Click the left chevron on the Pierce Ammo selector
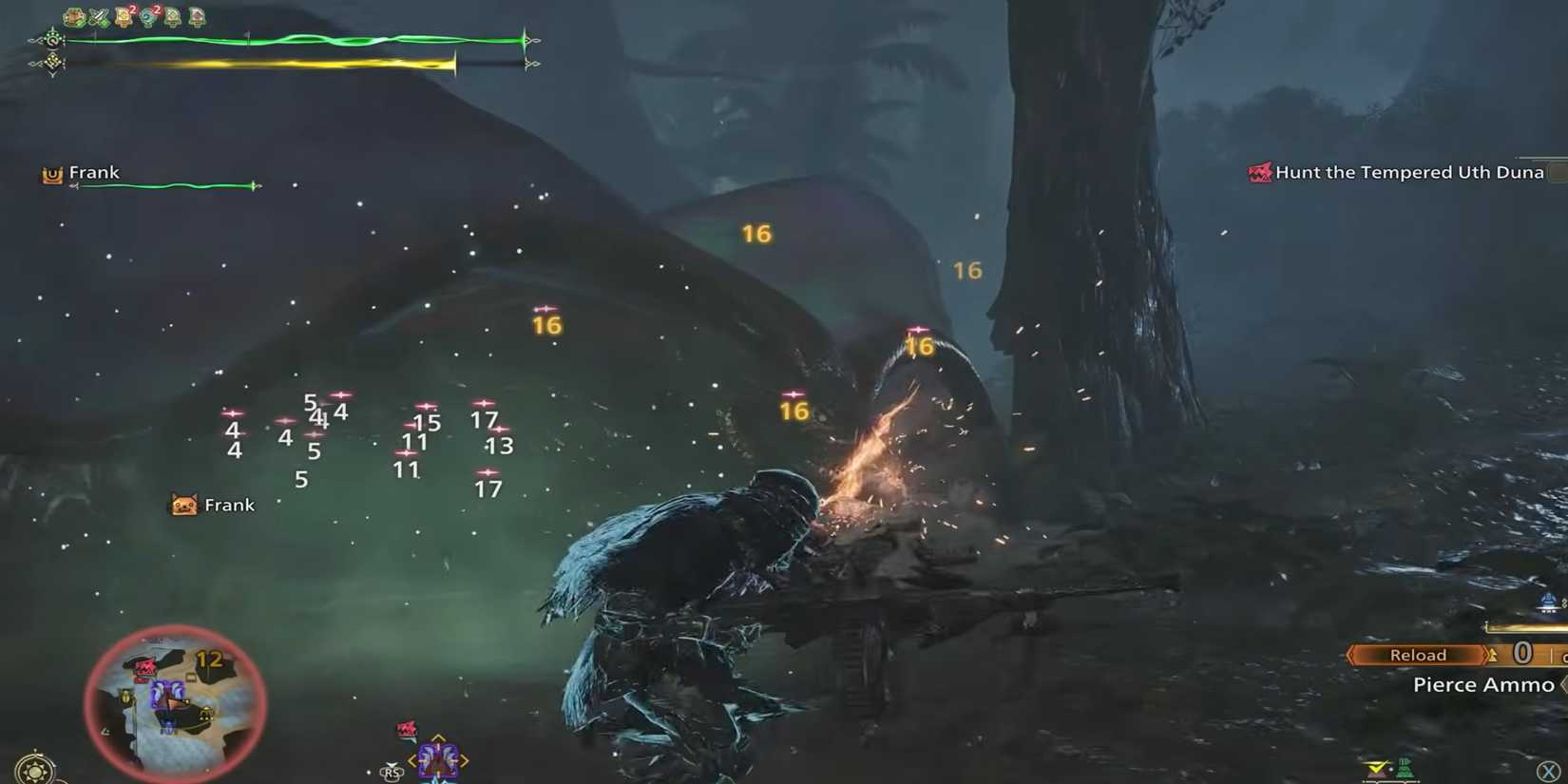This screenshot has height=784, width=1568. (1562, 683)
